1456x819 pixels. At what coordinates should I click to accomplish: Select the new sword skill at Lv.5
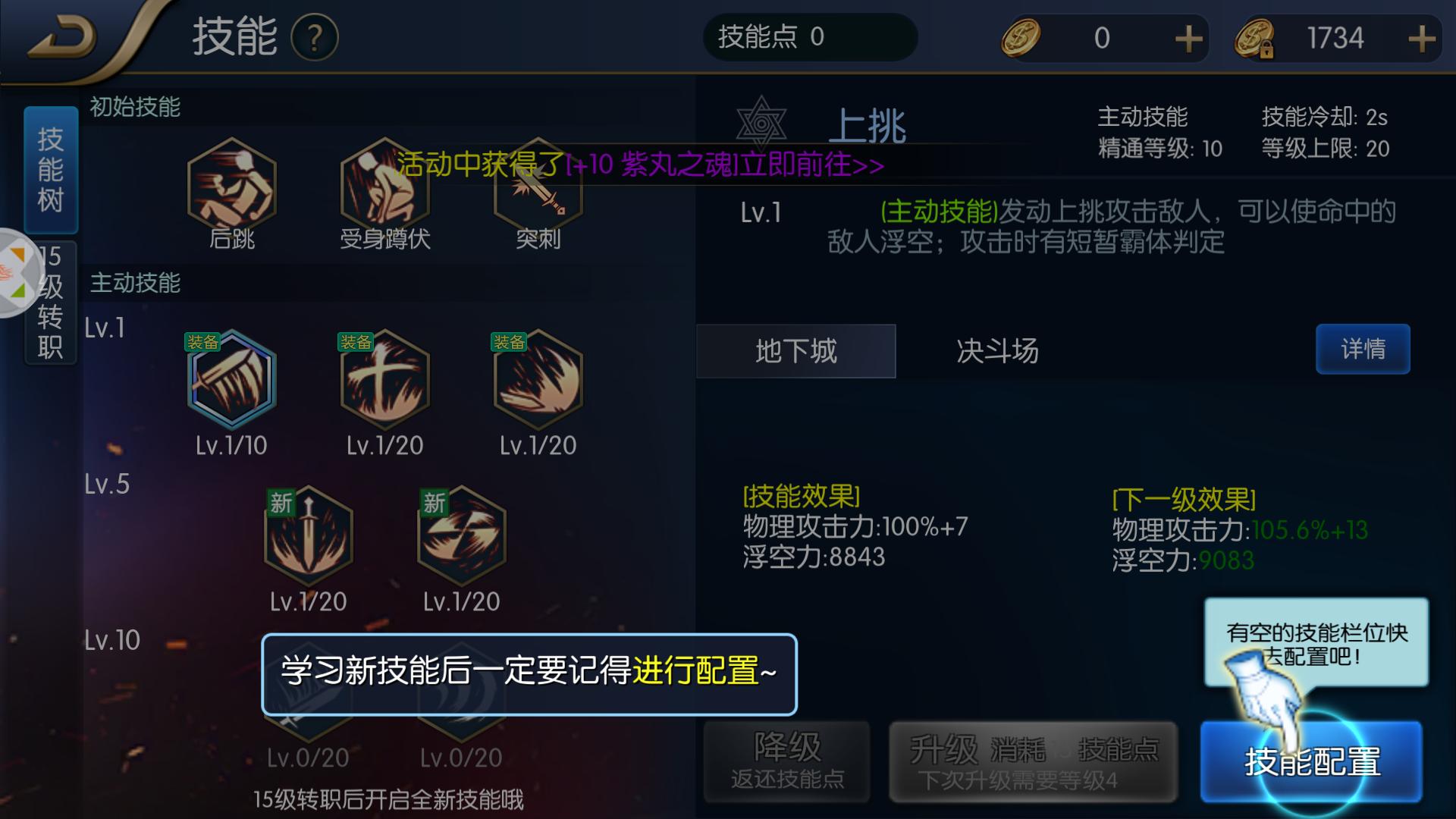pos(308,535)
